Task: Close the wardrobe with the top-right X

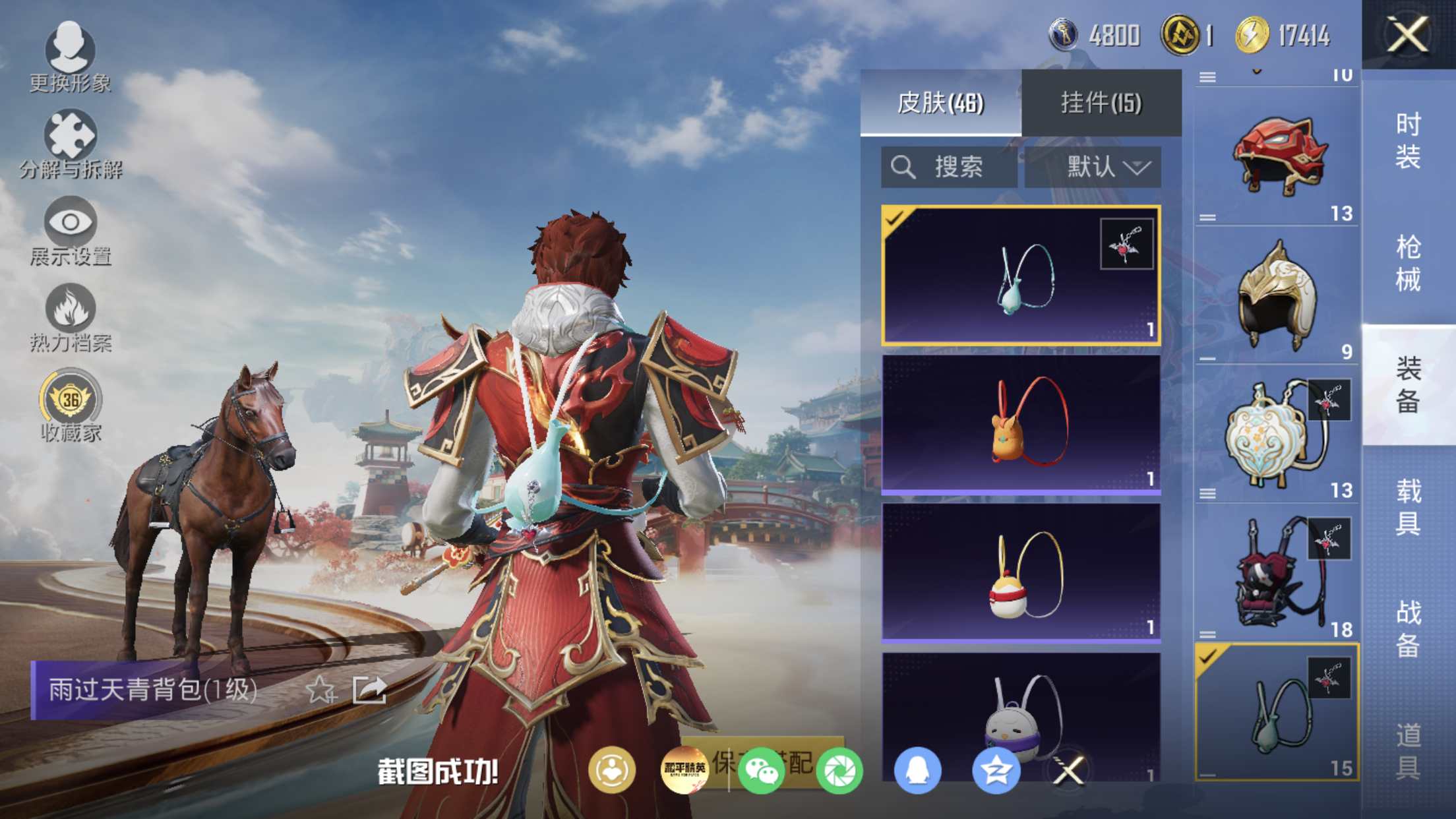Action: pyautogui.click(x=1408, y=34)
